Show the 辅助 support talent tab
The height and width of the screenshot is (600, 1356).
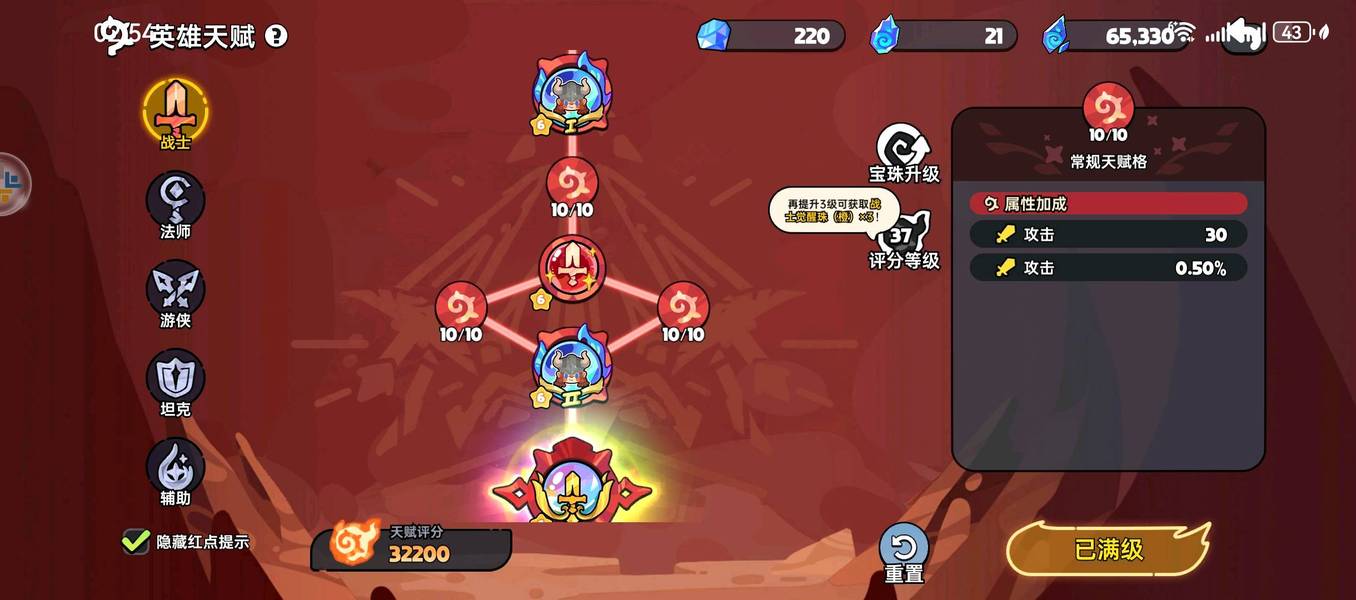175,469
